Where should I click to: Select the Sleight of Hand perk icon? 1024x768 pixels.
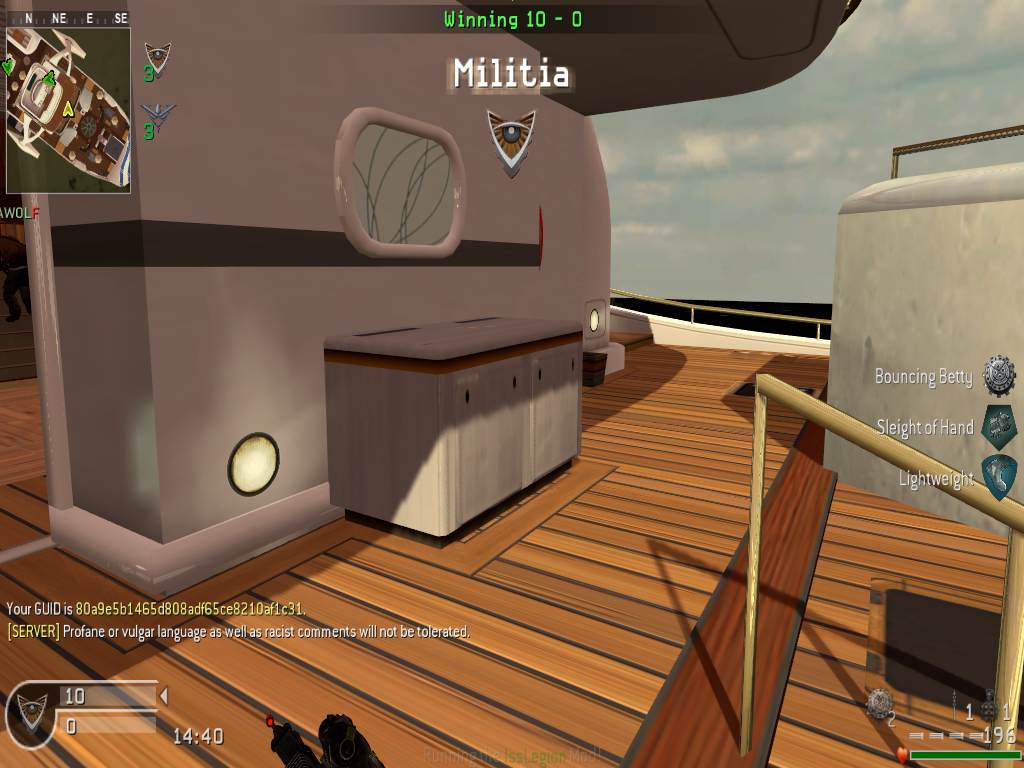pyautogui.click(x=998, y=427)
